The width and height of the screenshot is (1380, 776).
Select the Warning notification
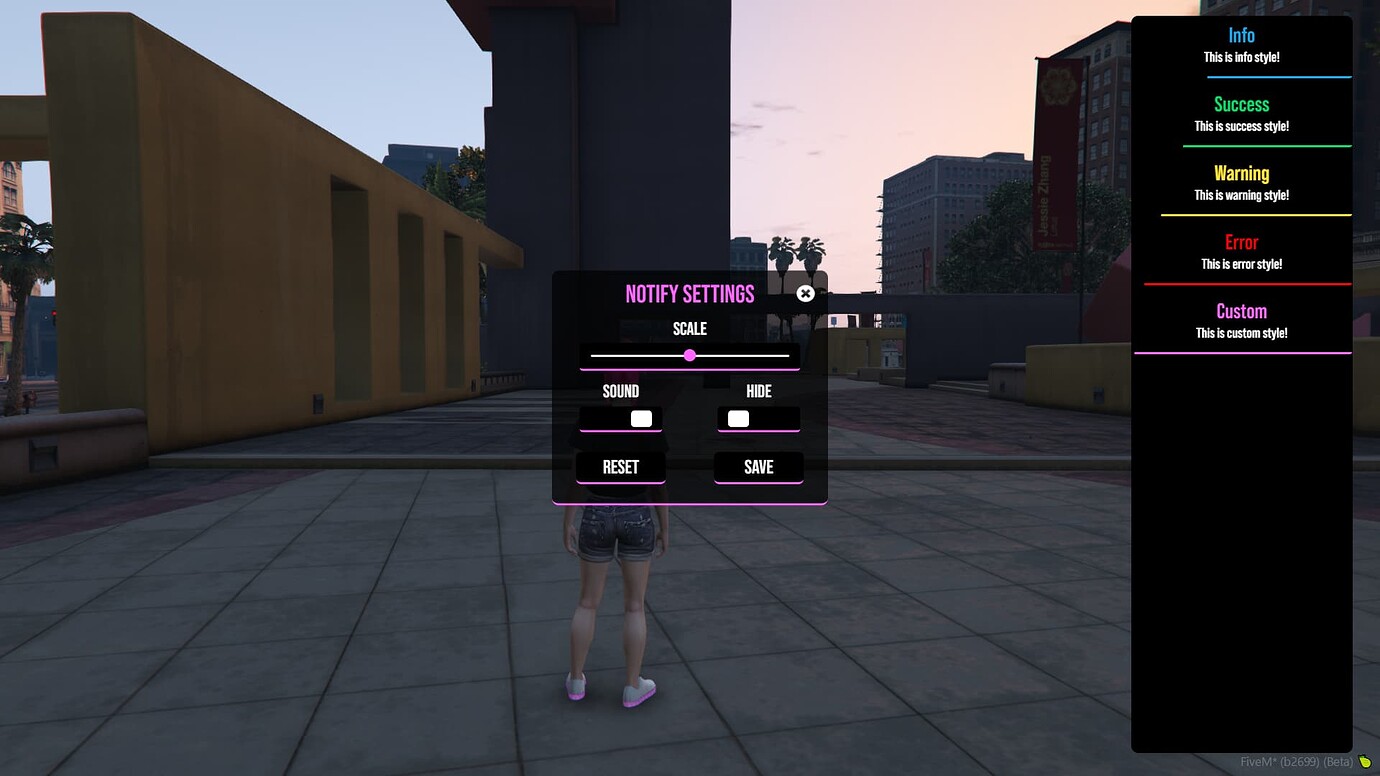1241,182
